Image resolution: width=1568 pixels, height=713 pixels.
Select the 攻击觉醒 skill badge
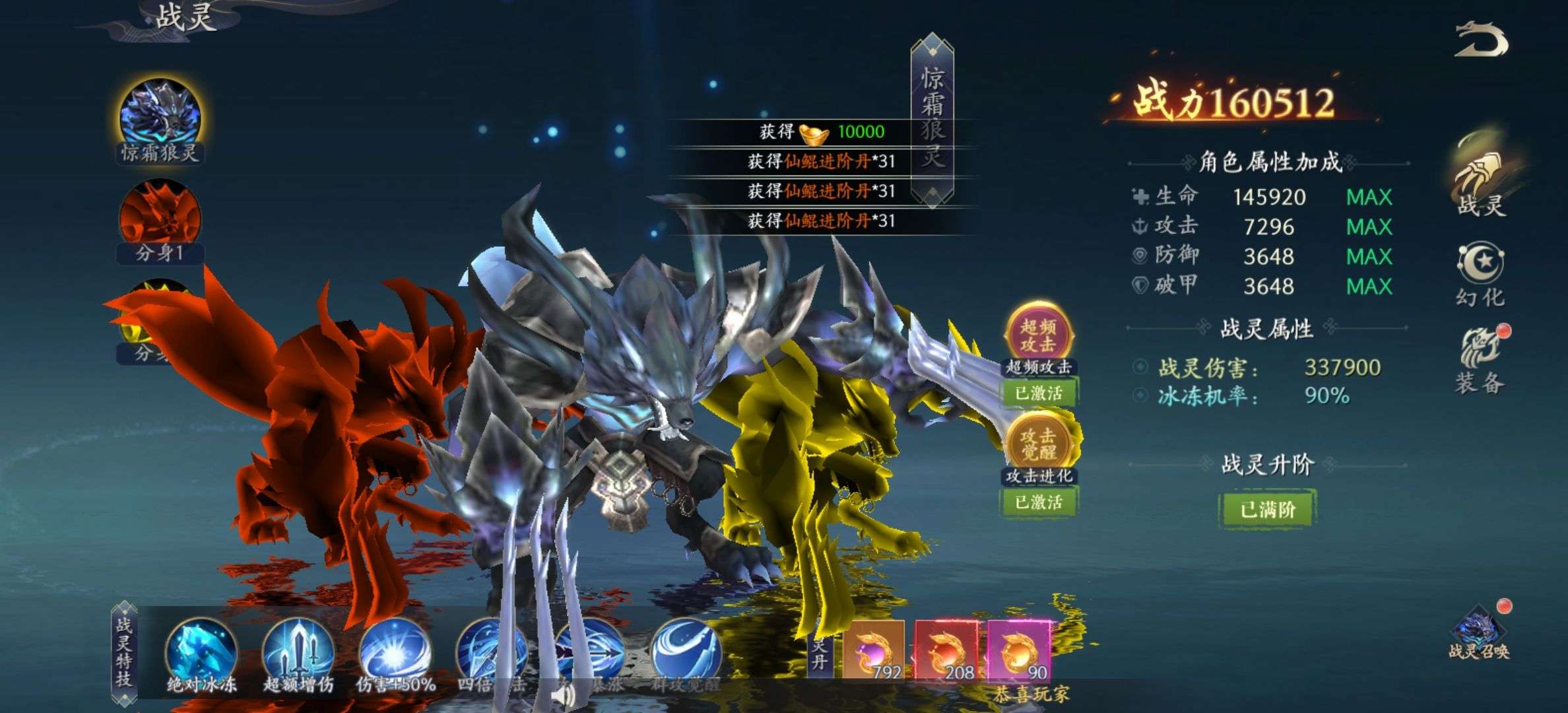[1038, 443]
